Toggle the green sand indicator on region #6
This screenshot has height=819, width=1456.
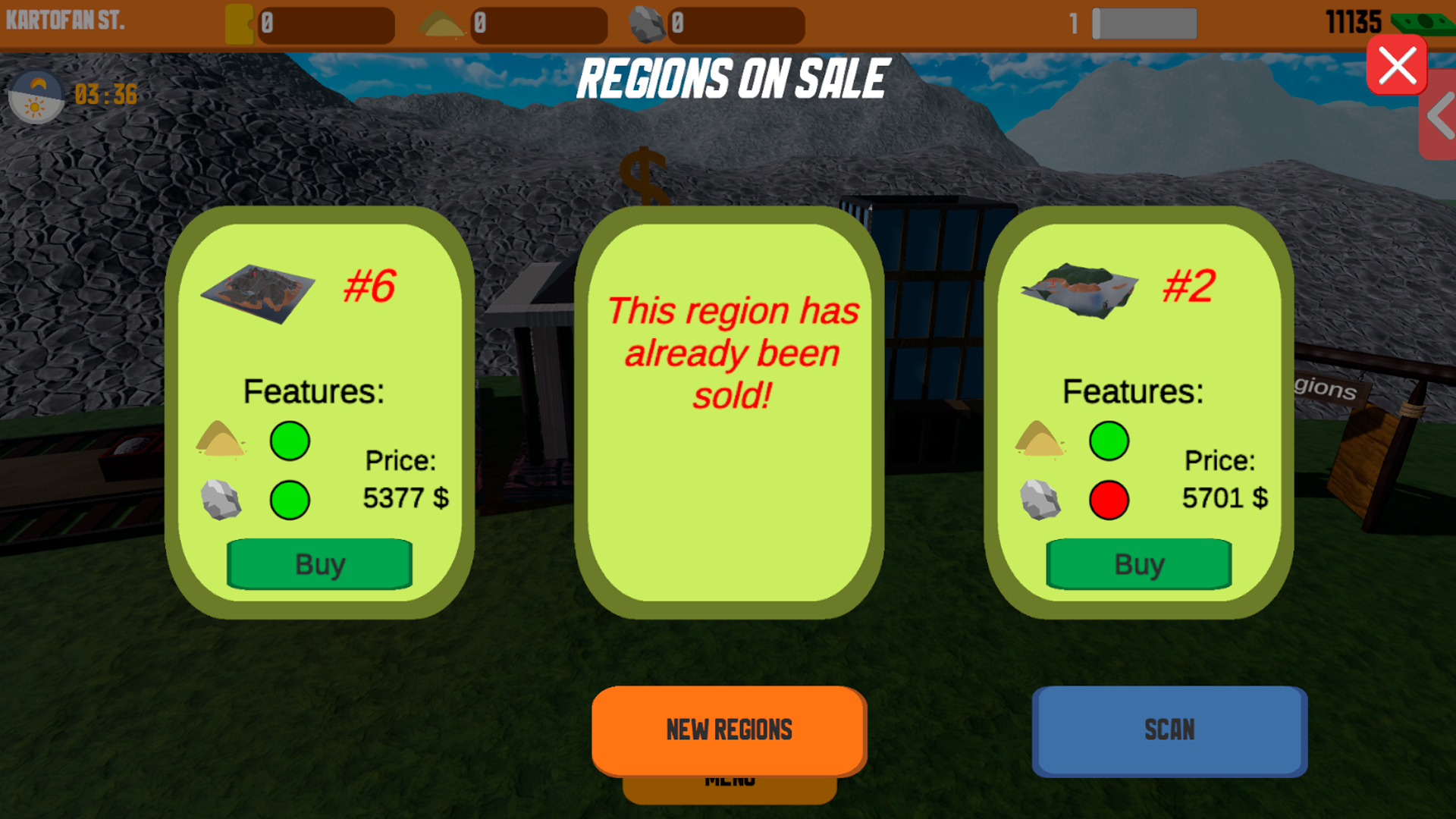click(x=290, y=441)
